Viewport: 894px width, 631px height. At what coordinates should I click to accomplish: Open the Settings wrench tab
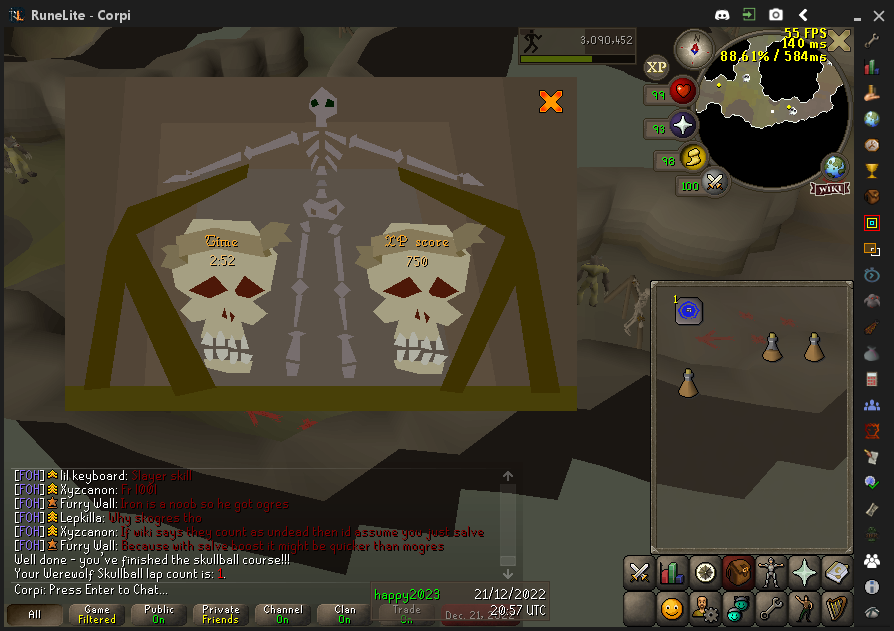click(770, 607)
